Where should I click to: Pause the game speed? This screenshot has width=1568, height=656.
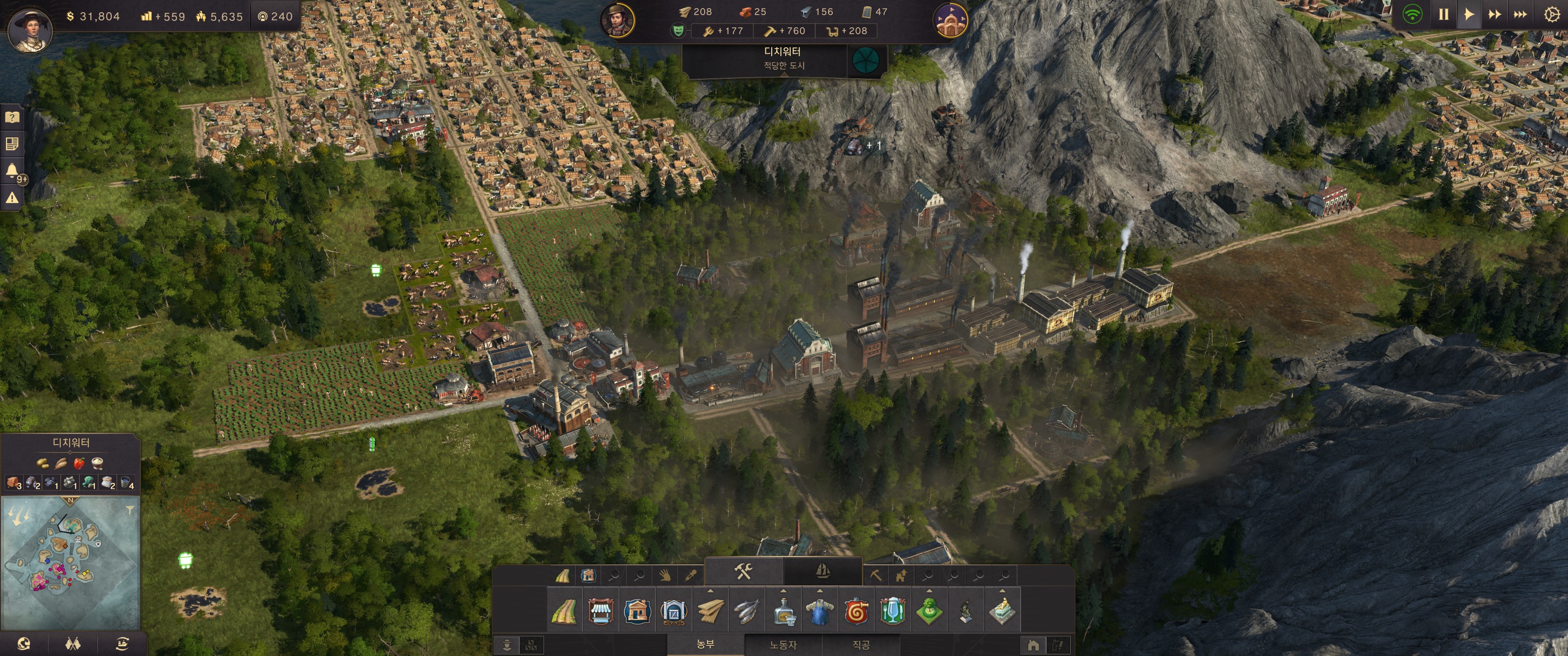(1443, 14)
